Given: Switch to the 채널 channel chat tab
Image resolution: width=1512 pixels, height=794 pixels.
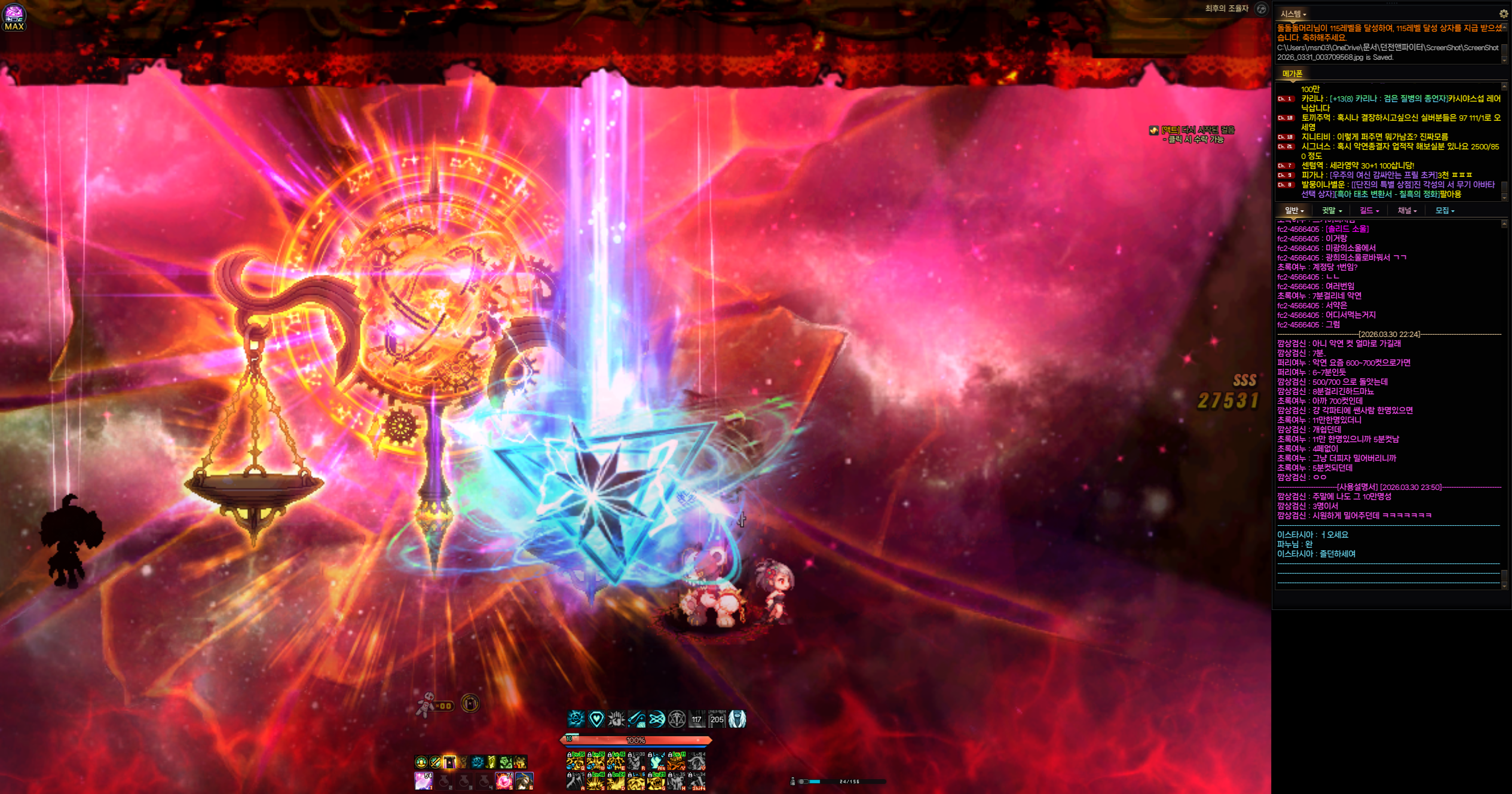Looking at the screenshot, I should [1407, 210].
